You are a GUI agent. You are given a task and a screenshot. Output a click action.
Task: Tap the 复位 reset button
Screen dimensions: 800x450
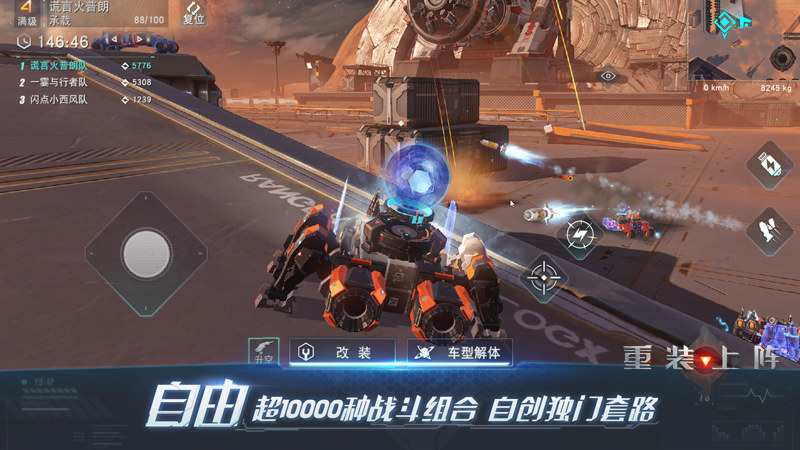194,13
